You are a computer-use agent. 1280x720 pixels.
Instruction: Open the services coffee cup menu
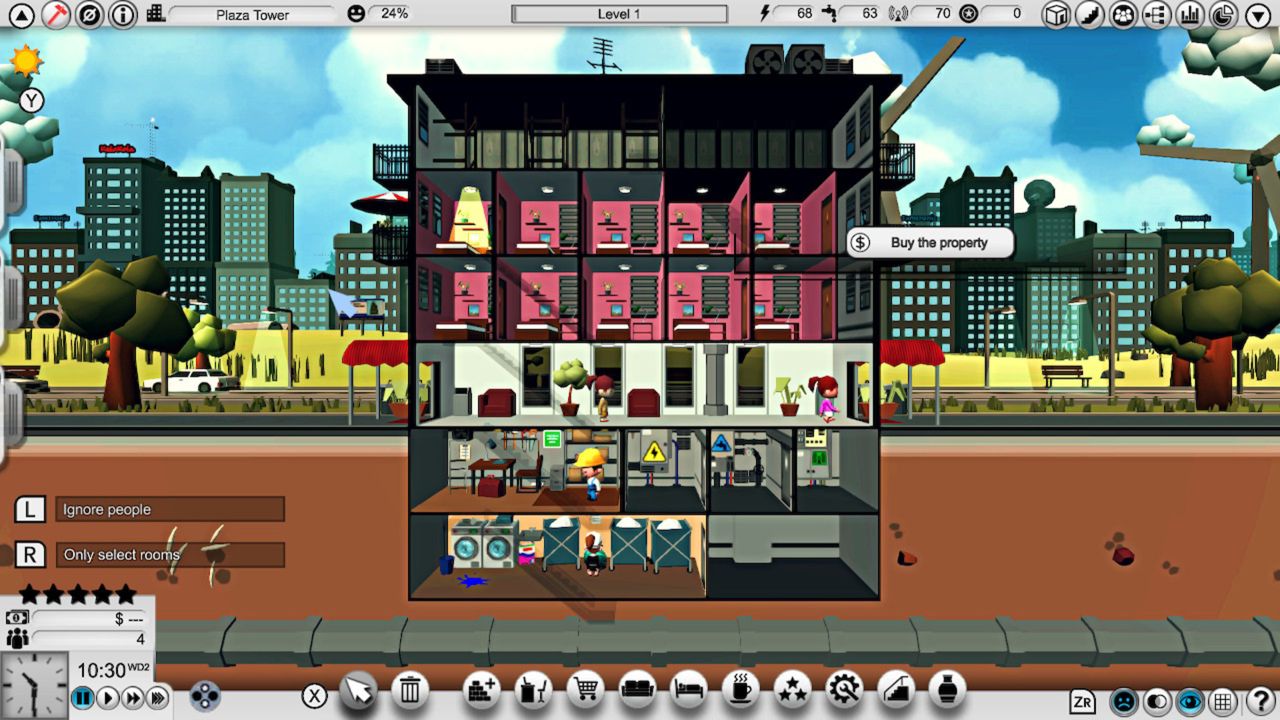[x=741, y=692]
